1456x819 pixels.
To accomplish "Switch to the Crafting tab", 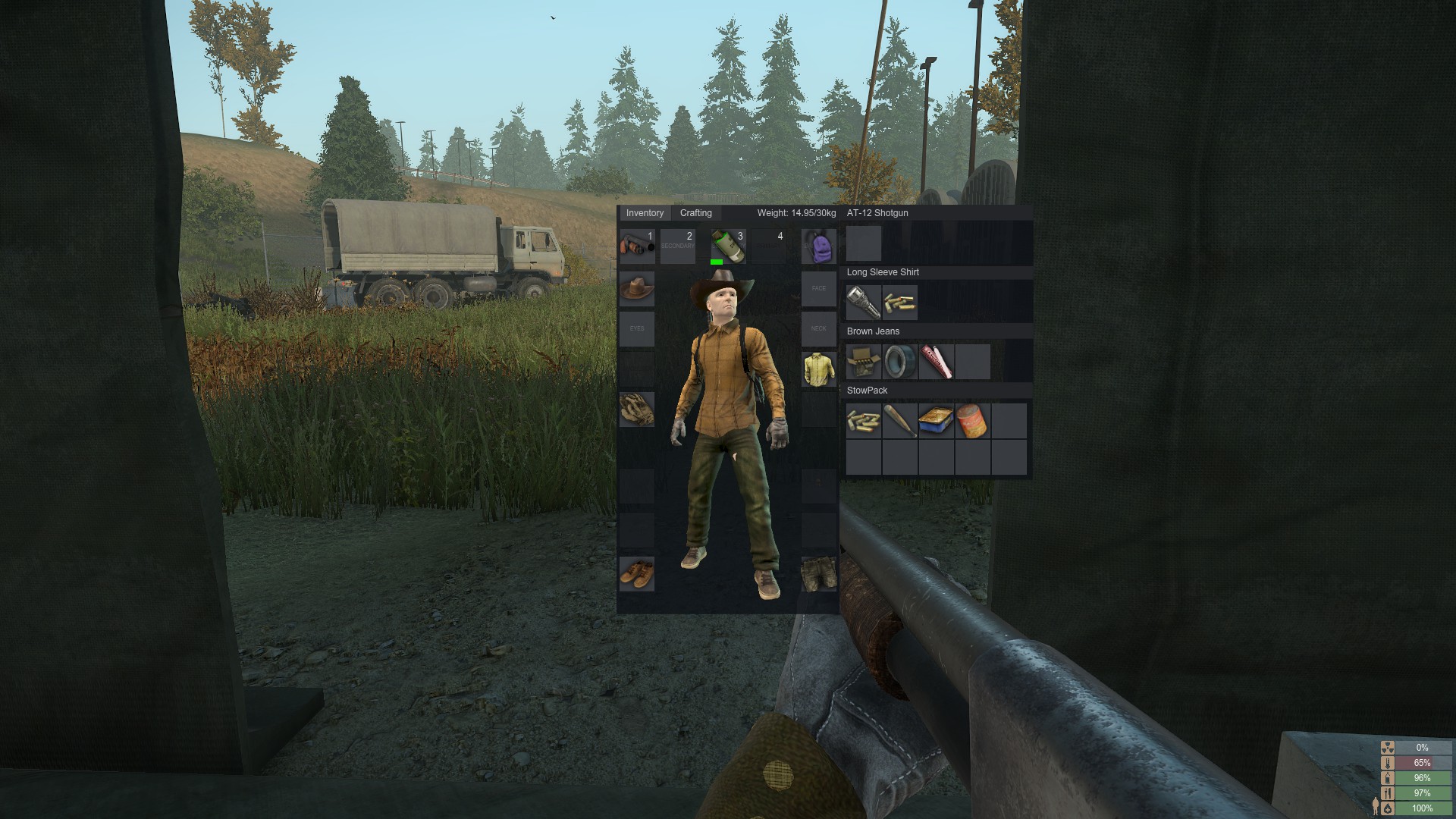I will [695, 213].
